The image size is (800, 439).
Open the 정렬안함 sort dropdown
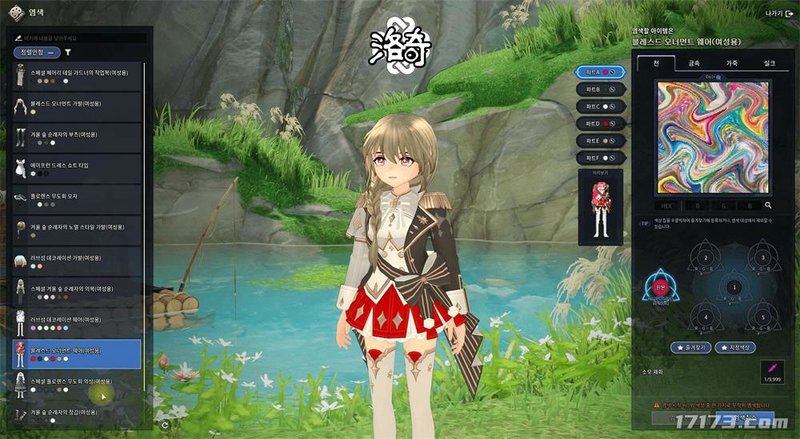click(38, 51)
